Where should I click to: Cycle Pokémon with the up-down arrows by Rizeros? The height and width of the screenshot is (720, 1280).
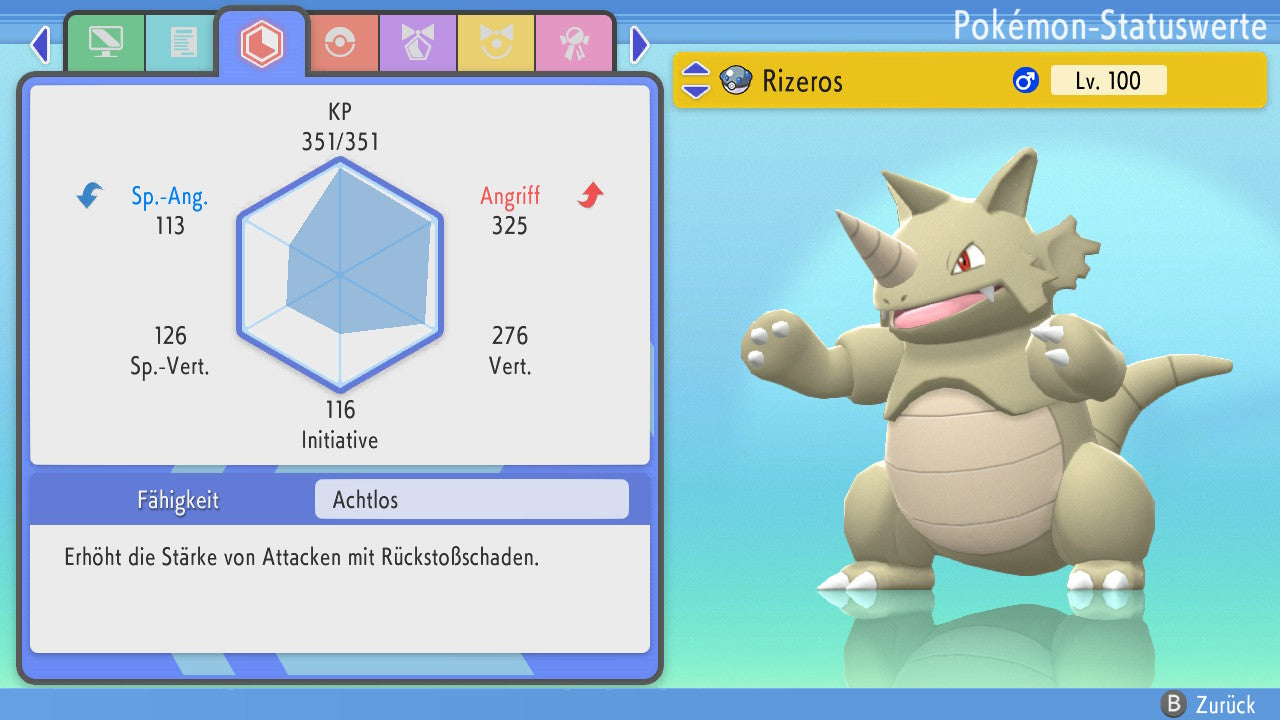tap(696, 81)
